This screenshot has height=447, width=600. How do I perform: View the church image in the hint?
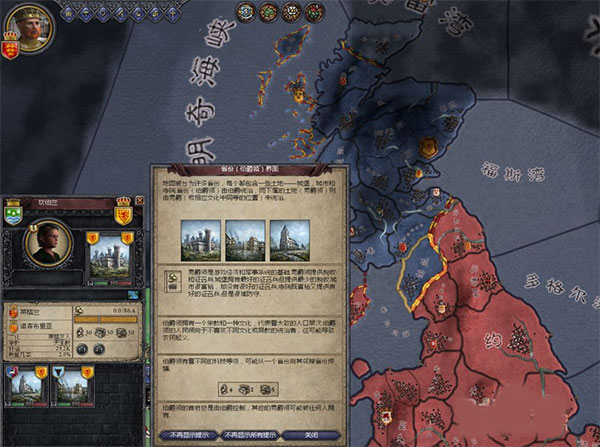click(x=290, y=238)
